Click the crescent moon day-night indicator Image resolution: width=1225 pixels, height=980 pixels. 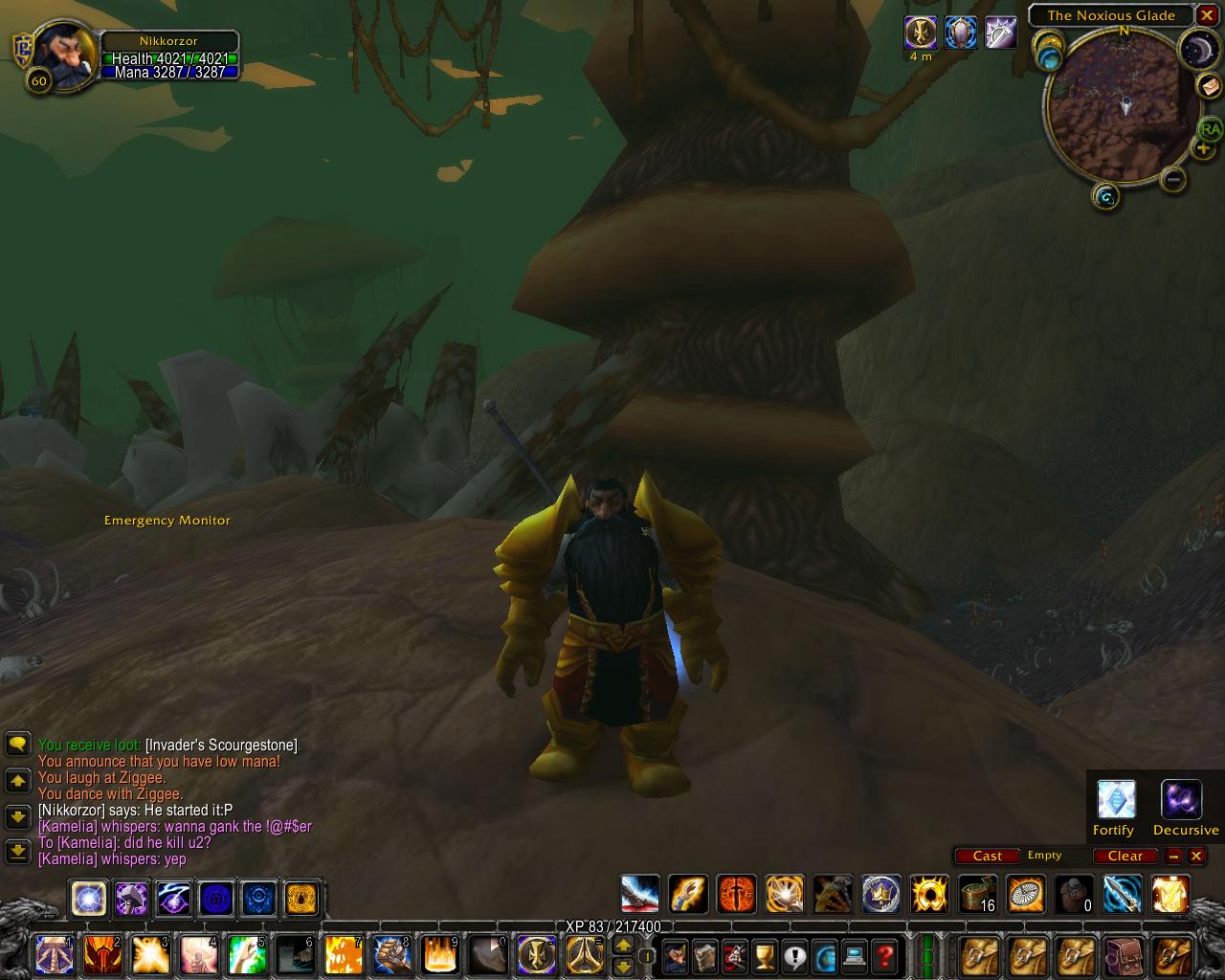coord(1196,48)
